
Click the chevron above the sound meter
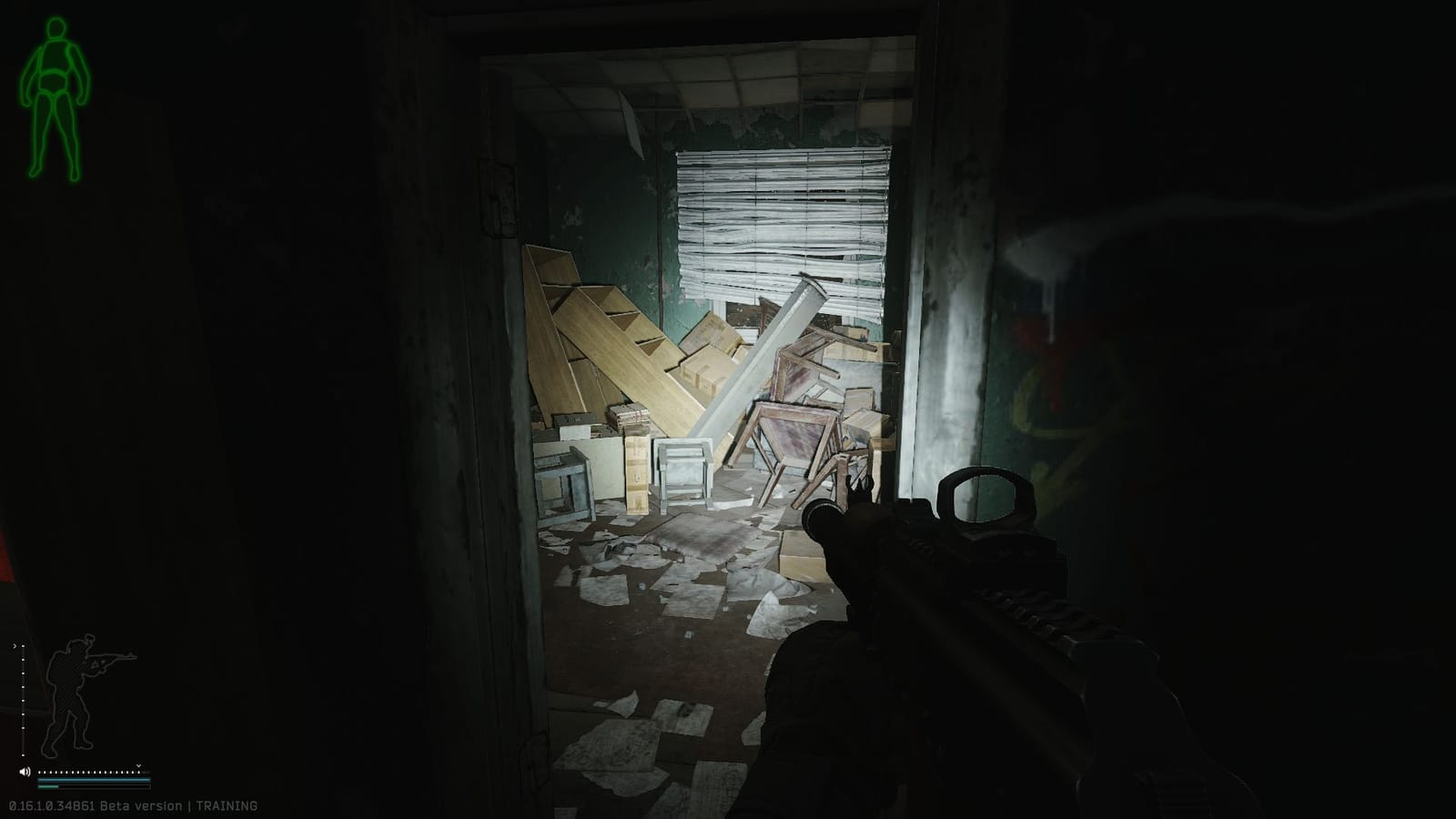(x=138, y=766)
